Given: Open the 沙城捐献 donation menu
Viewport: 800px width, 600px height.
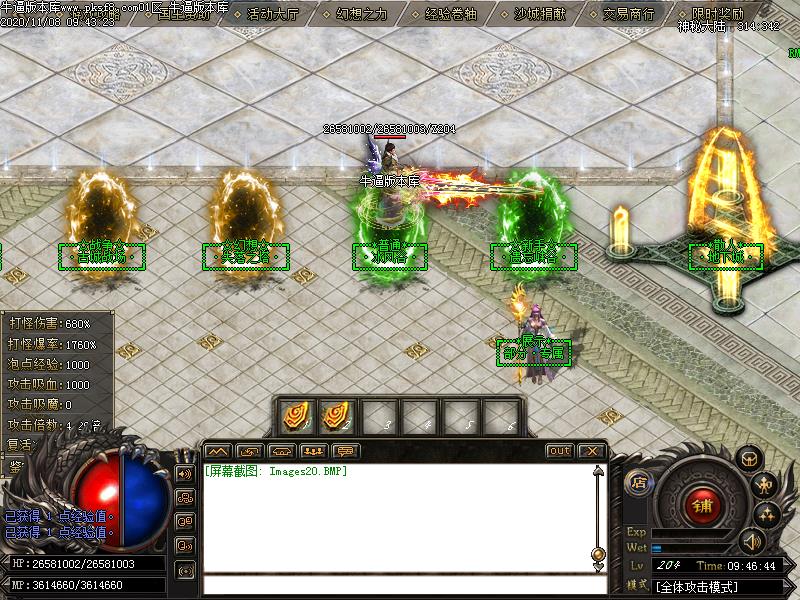Looking at the screenshot, I should coord(539,14).
